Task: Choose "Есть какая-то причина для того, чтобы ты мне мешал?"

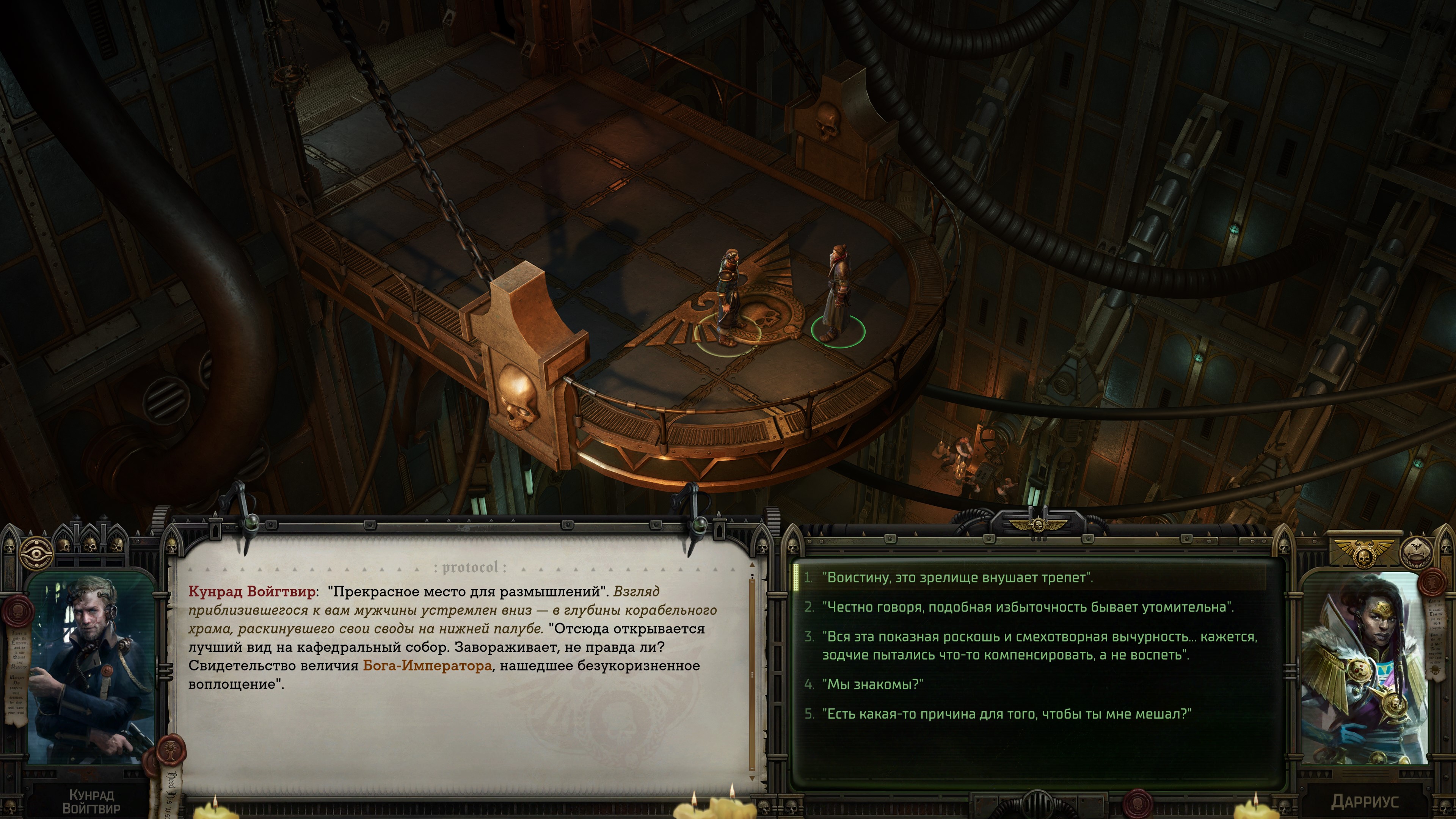Action: (1006, 714)
